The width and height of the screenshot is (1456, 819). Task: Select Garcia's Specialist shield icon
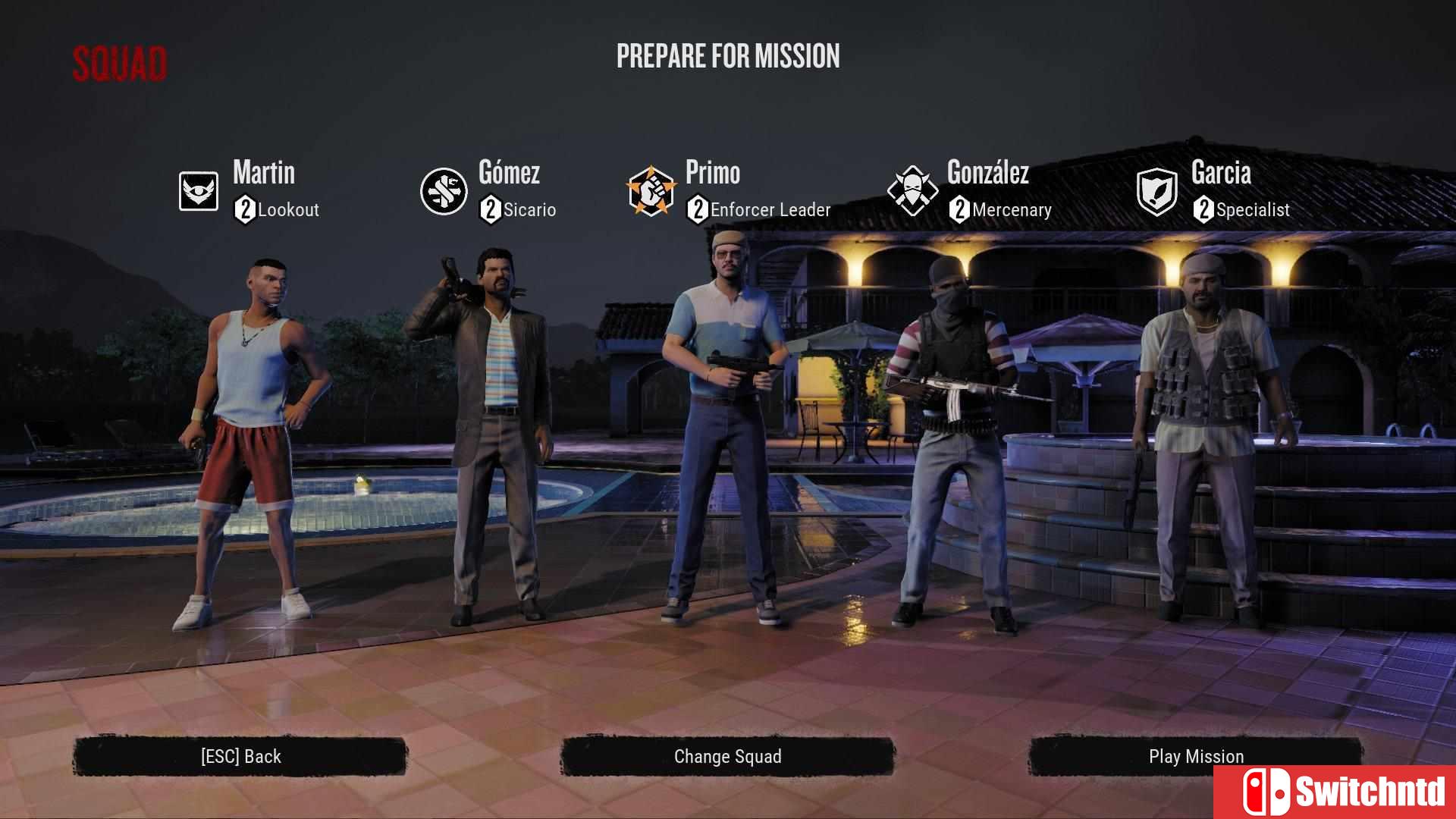tap(1158, 191)
